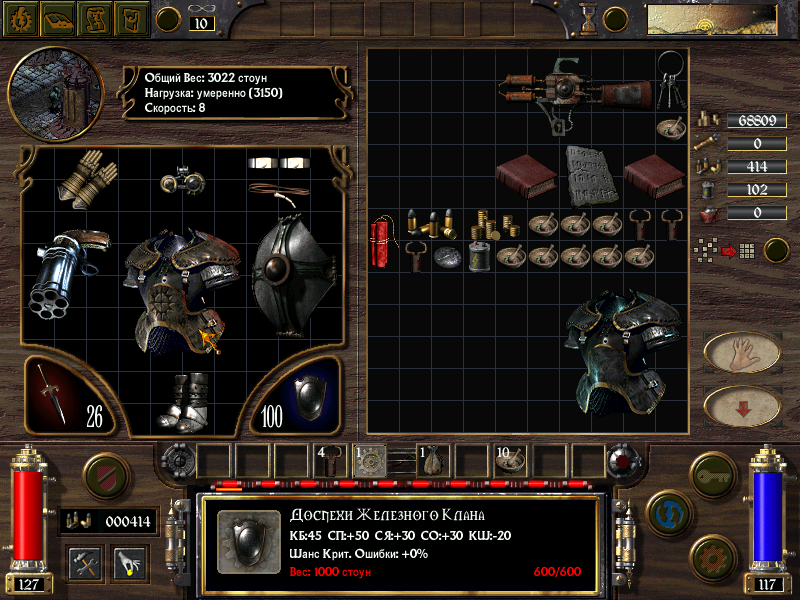Click the hand-shaped use item button
800x600 pixels.
click(x=742, y=352)
